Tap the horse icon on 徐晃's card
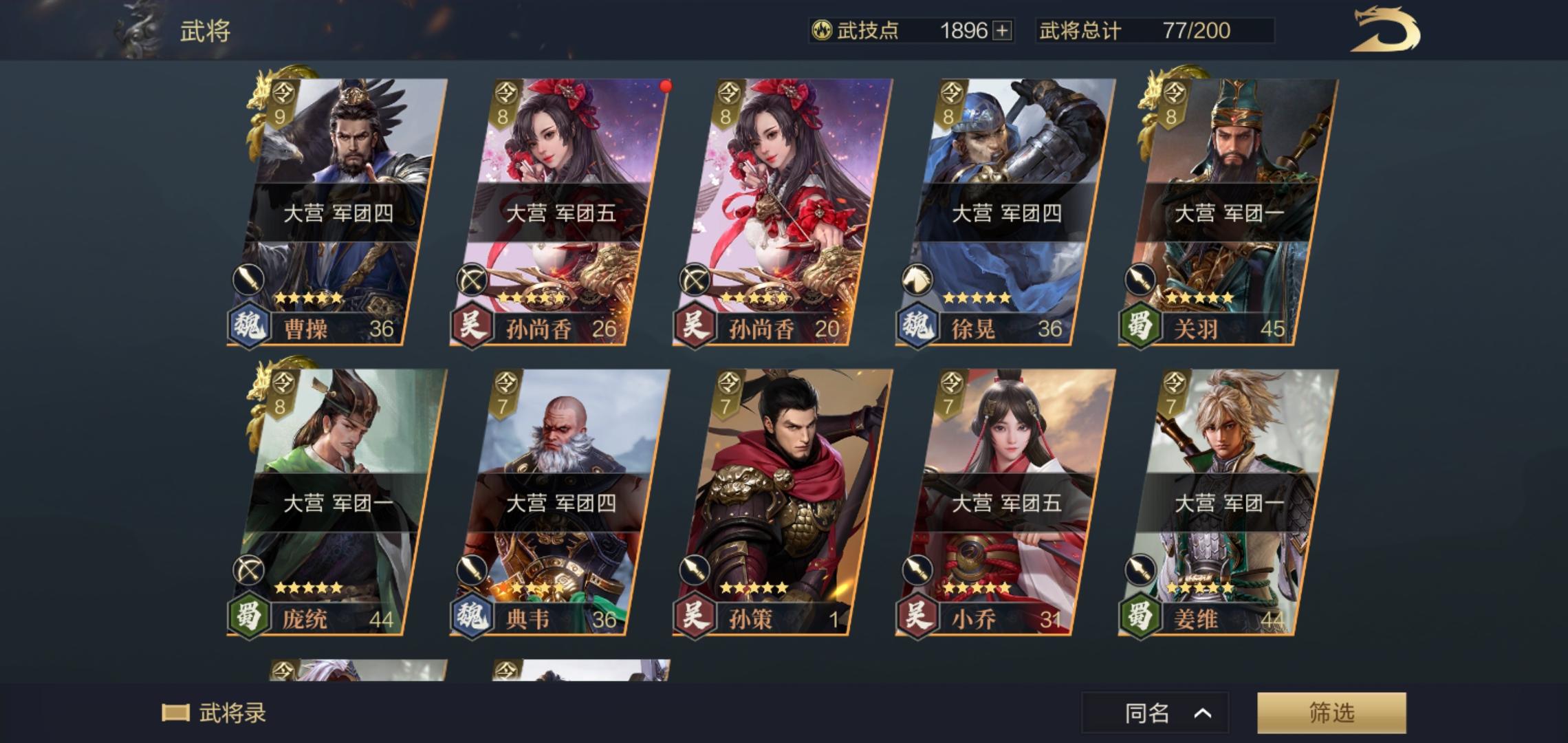The height and width of the screenshot is (743, 1568). pyautogui.click(x=918, y=279)
